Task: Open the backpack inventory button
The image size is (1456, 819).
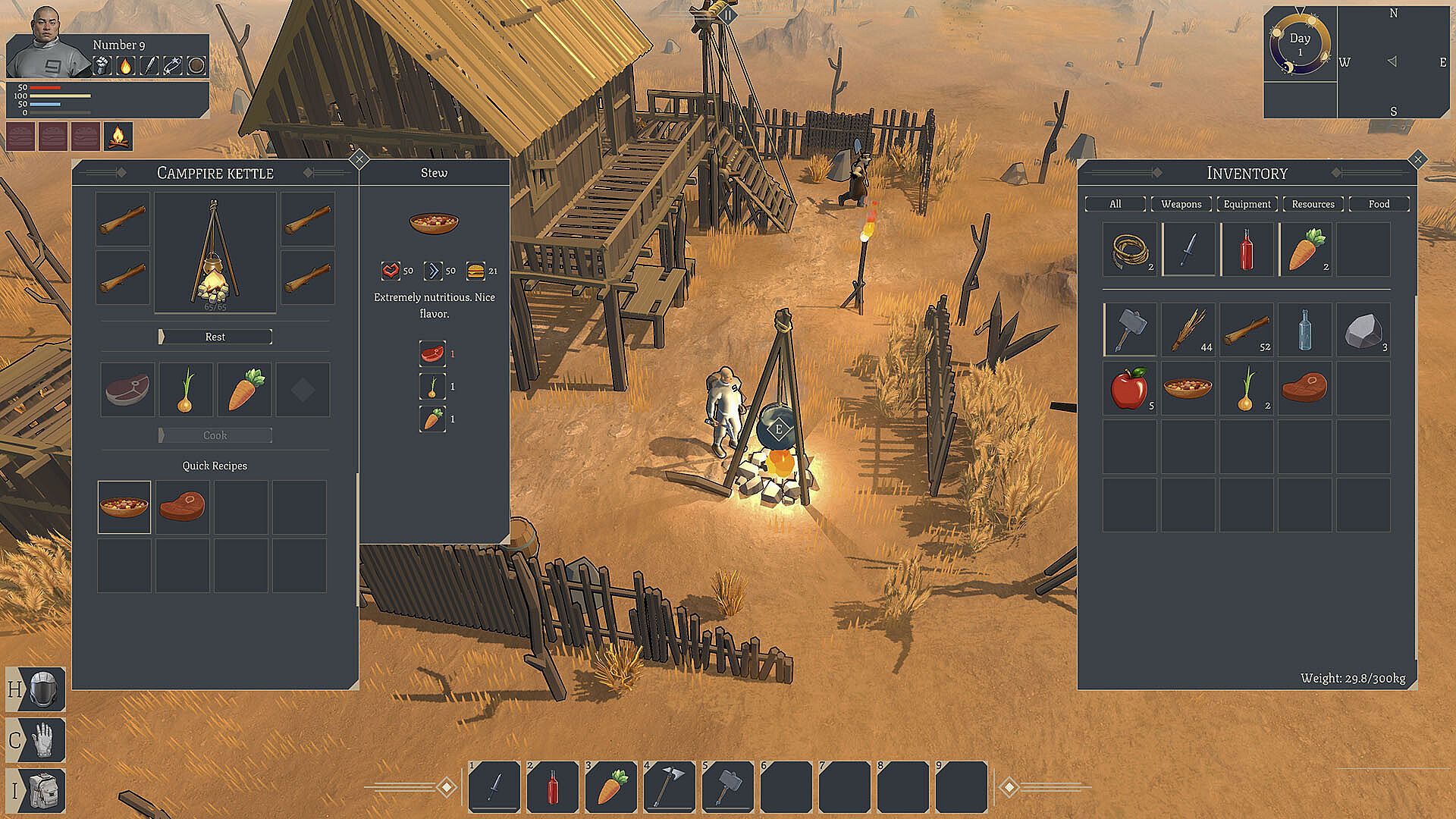Action: pyautogui.click(x=36, y=791)
